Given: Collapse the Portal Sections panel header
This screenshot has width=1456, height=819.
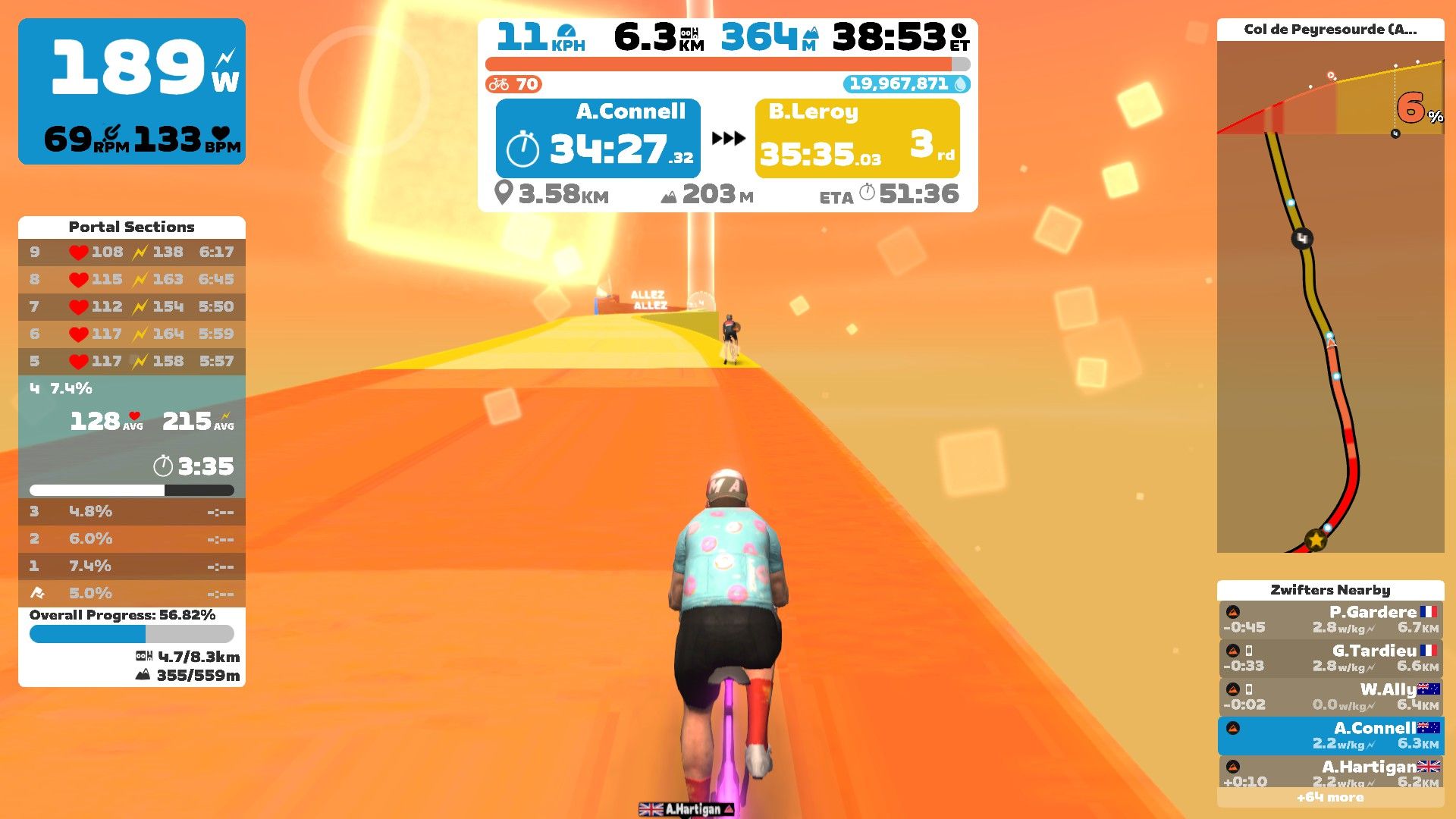Looking at the screenshot, I should [x=131, y=227].
